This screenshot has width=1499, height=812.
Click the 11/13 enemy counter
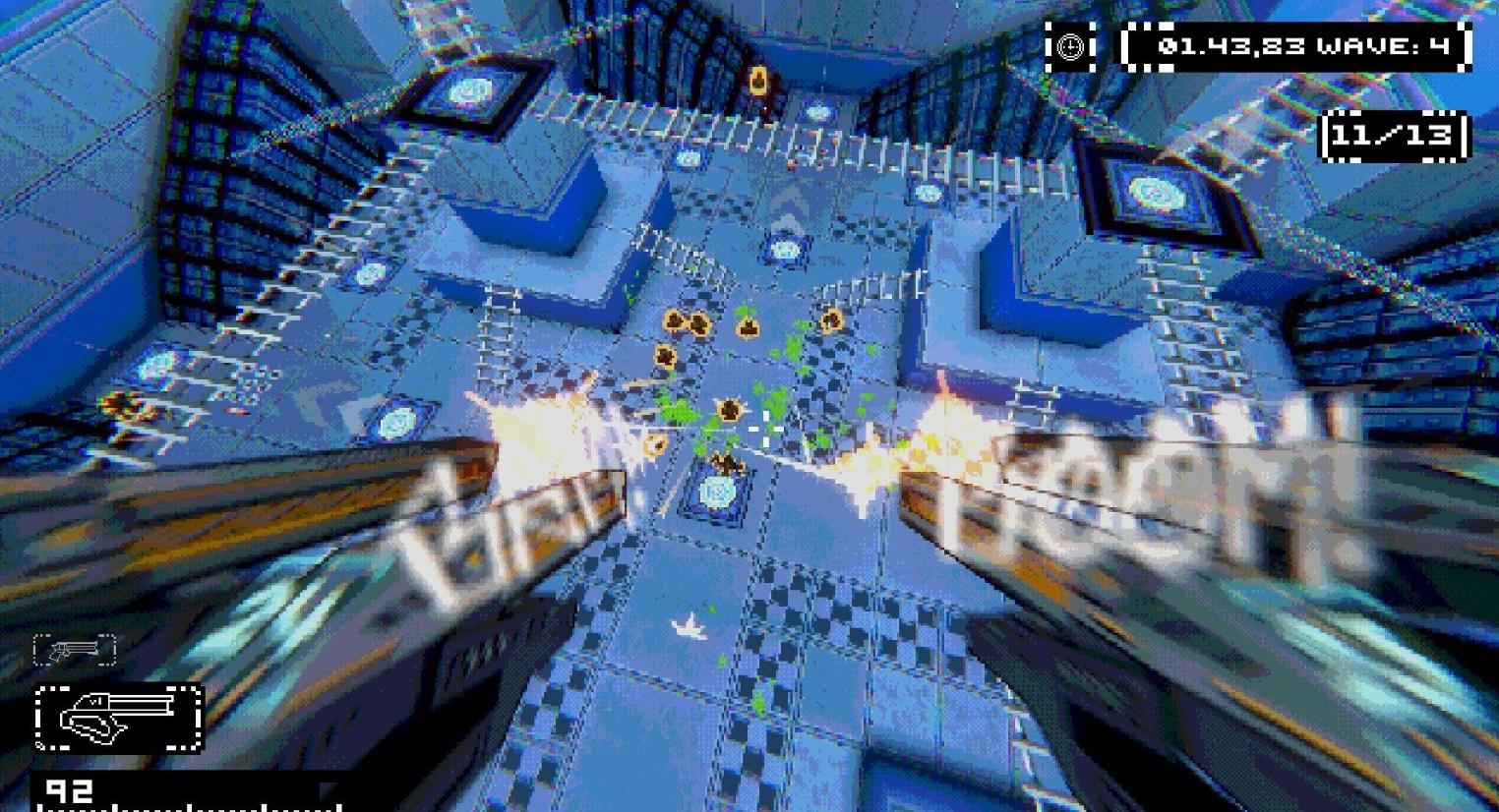[x=1394, y=138]
